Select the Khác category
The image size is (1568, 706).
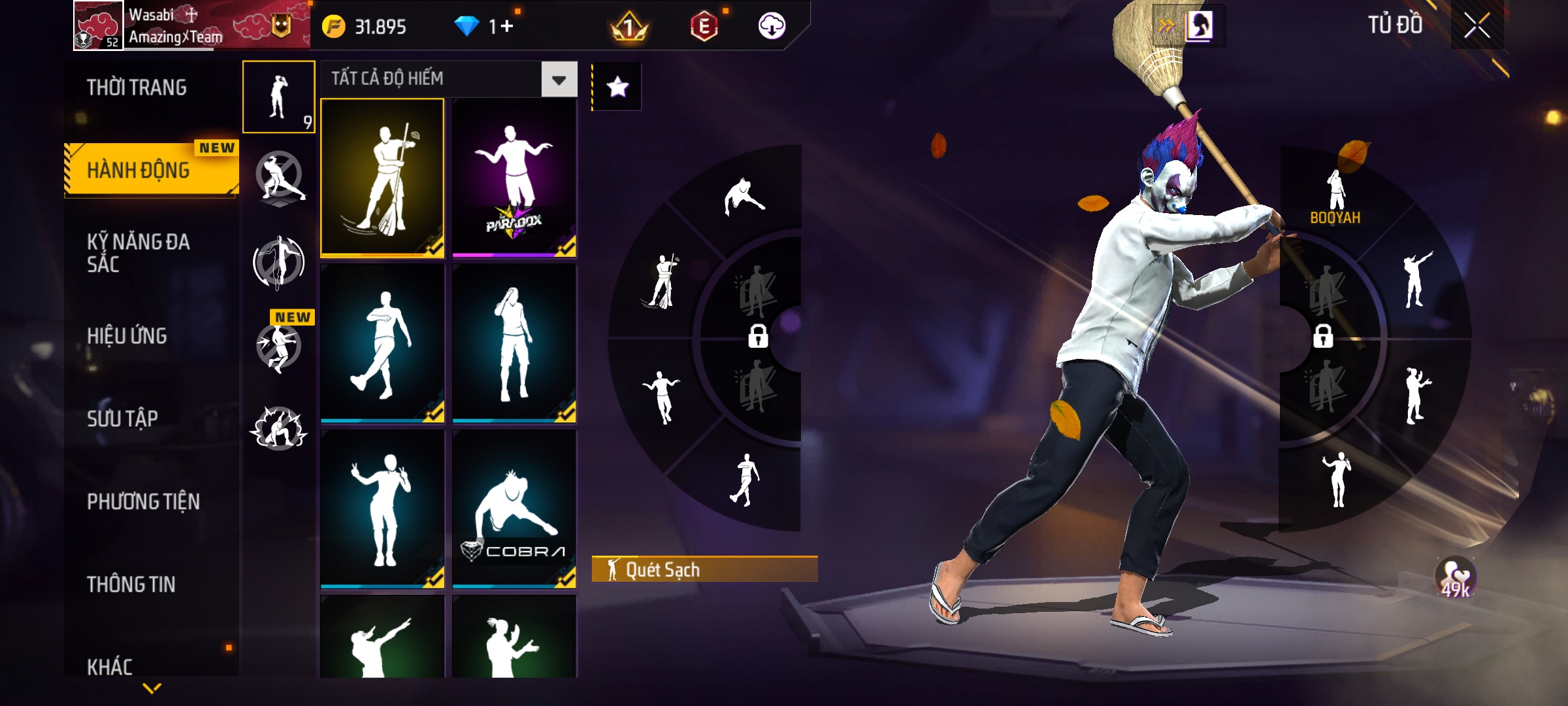tap(110, 667)
